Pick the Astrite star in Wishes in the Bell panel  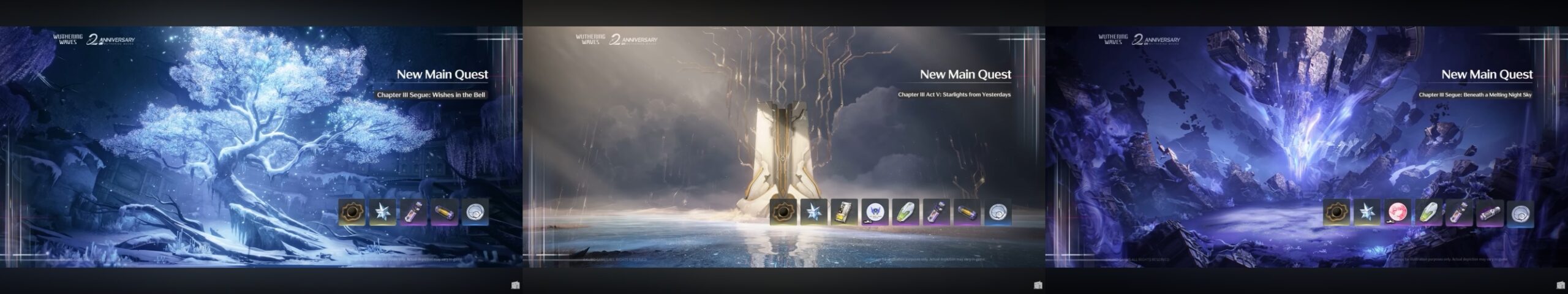click(382, 212)
